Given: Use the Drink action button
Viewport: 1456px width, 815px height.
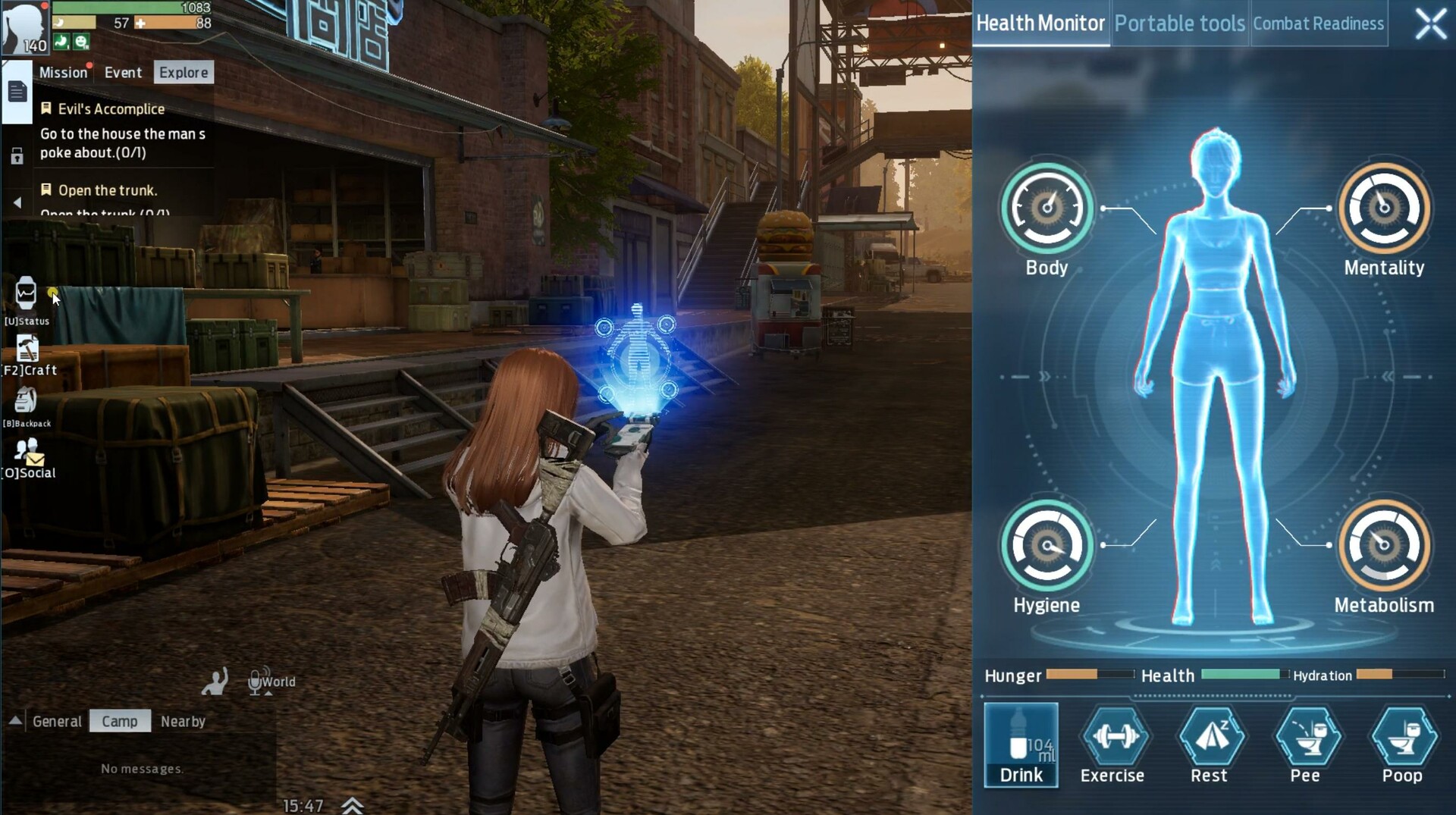Looking at the screenshot, I should 1021,744.
